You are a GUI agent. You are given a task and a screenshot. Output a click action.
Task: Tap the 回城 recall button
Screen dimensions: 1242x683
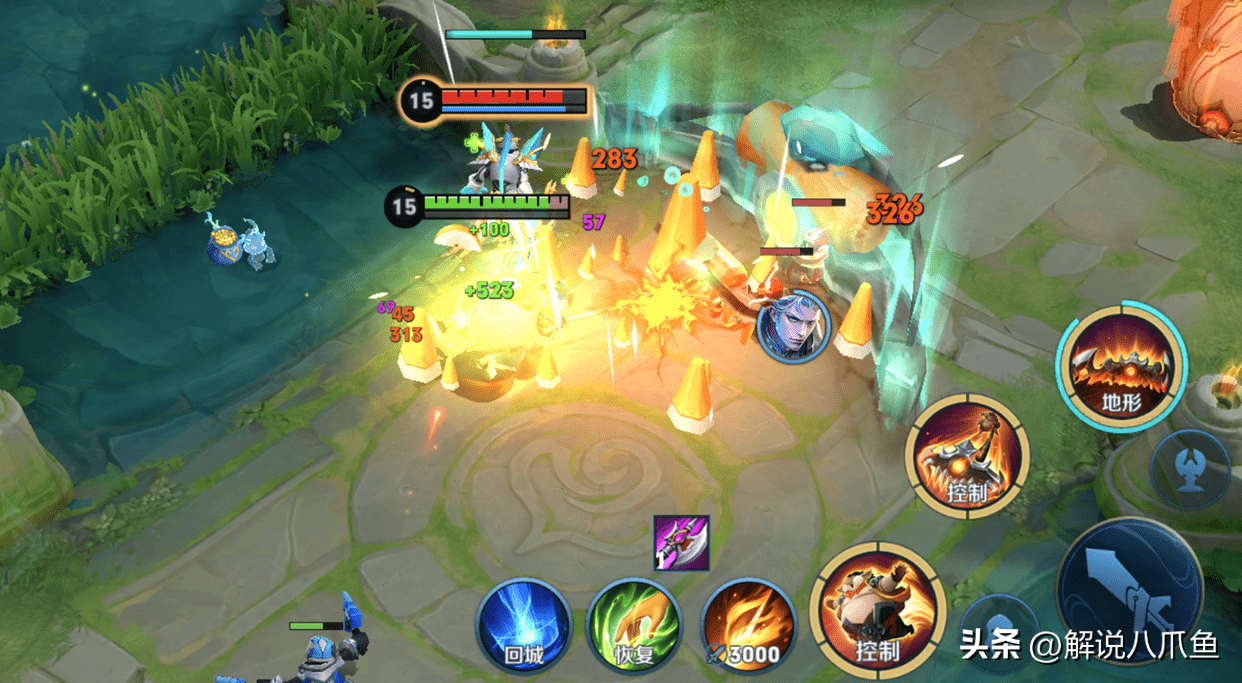[x=522, y=627]
